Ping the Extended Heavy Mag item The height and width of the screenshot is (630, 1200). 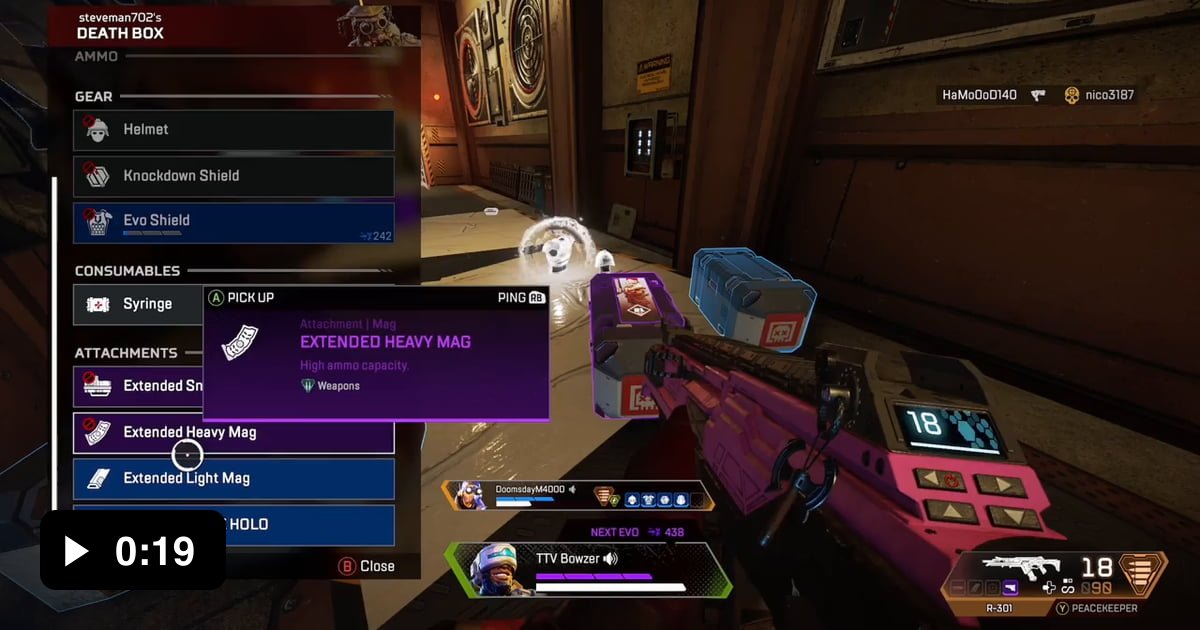point(521,298)
